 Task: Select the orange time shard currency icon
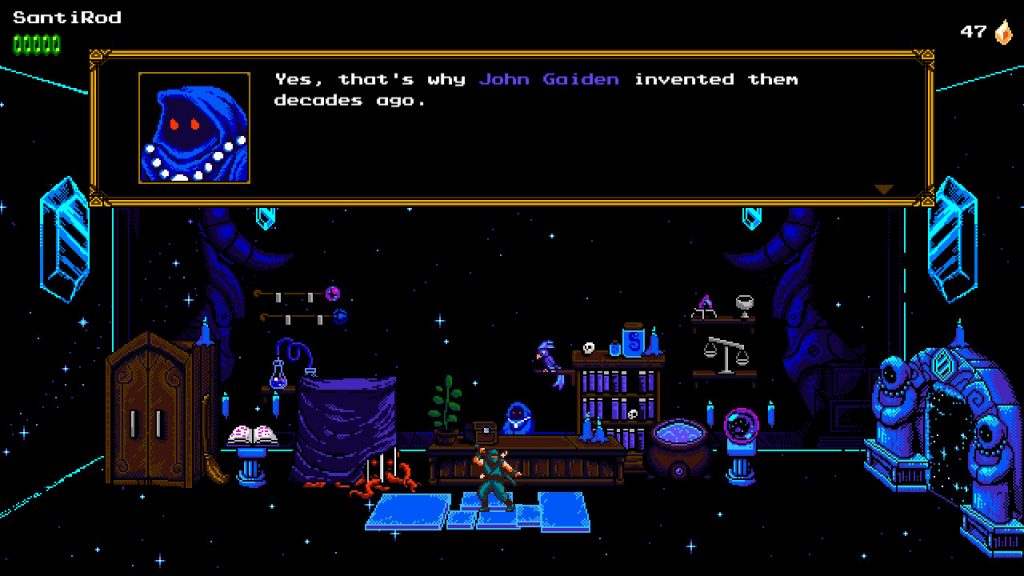coord(1002,32)
